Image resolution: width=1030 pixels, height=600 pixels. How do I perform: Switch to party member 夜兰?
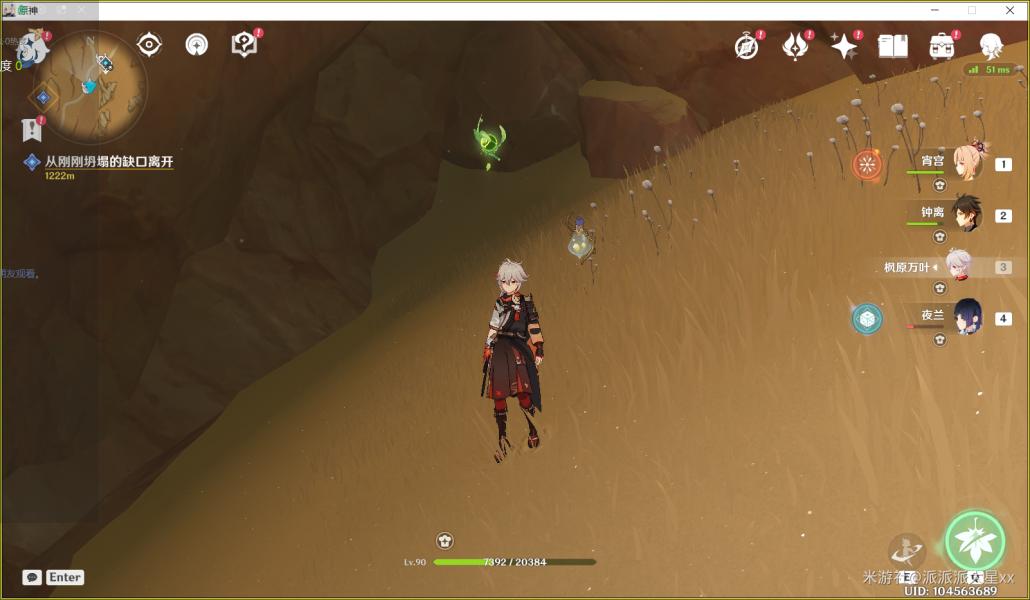pos(967,317)
